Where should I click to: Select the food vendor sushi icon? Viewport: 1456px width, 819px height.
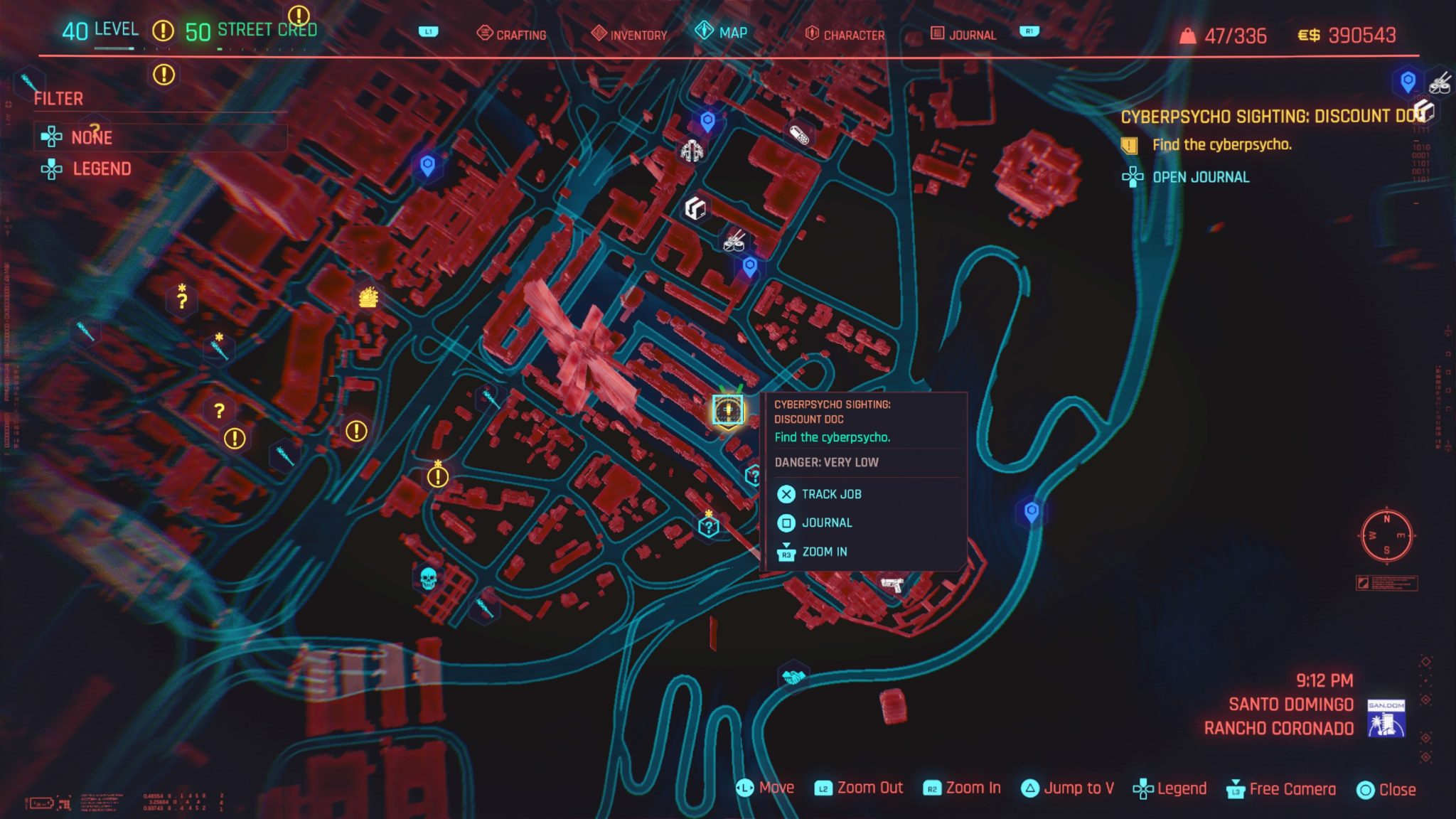tap(734, 243)
